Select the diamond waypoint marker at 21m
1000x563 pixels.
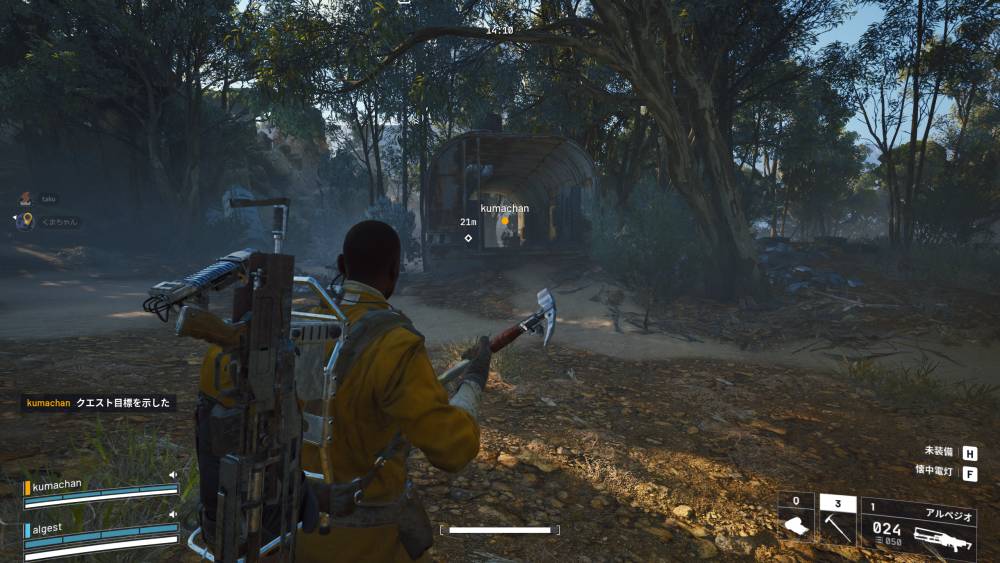pyautogui.click(x=468, y=238)
